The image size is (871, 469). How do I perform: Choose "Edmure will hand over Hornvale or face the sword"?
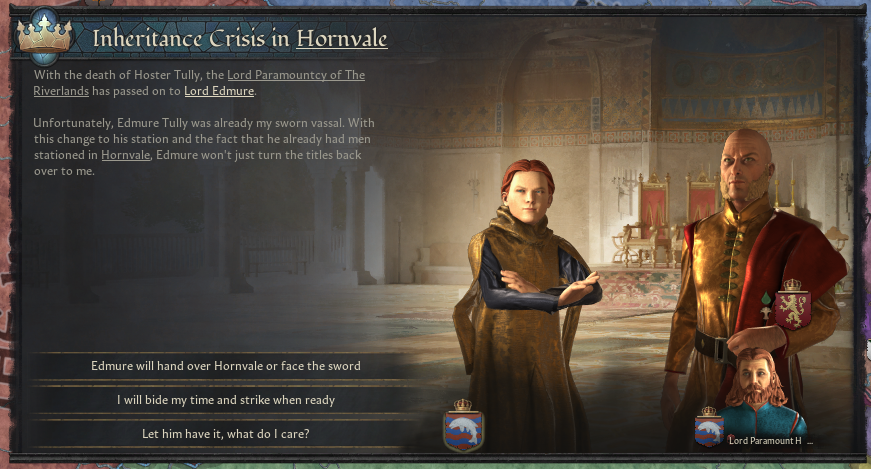click(x=225, y=366)
